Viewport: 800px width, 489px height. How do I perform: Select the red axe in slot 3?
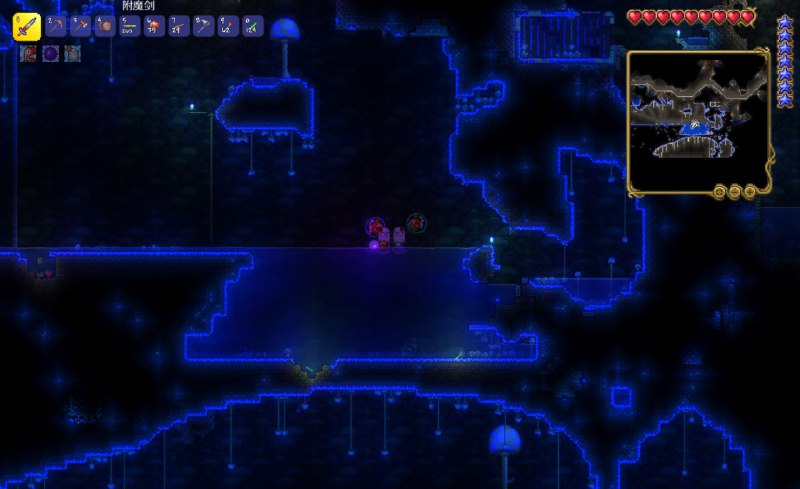tap(80, 26)
